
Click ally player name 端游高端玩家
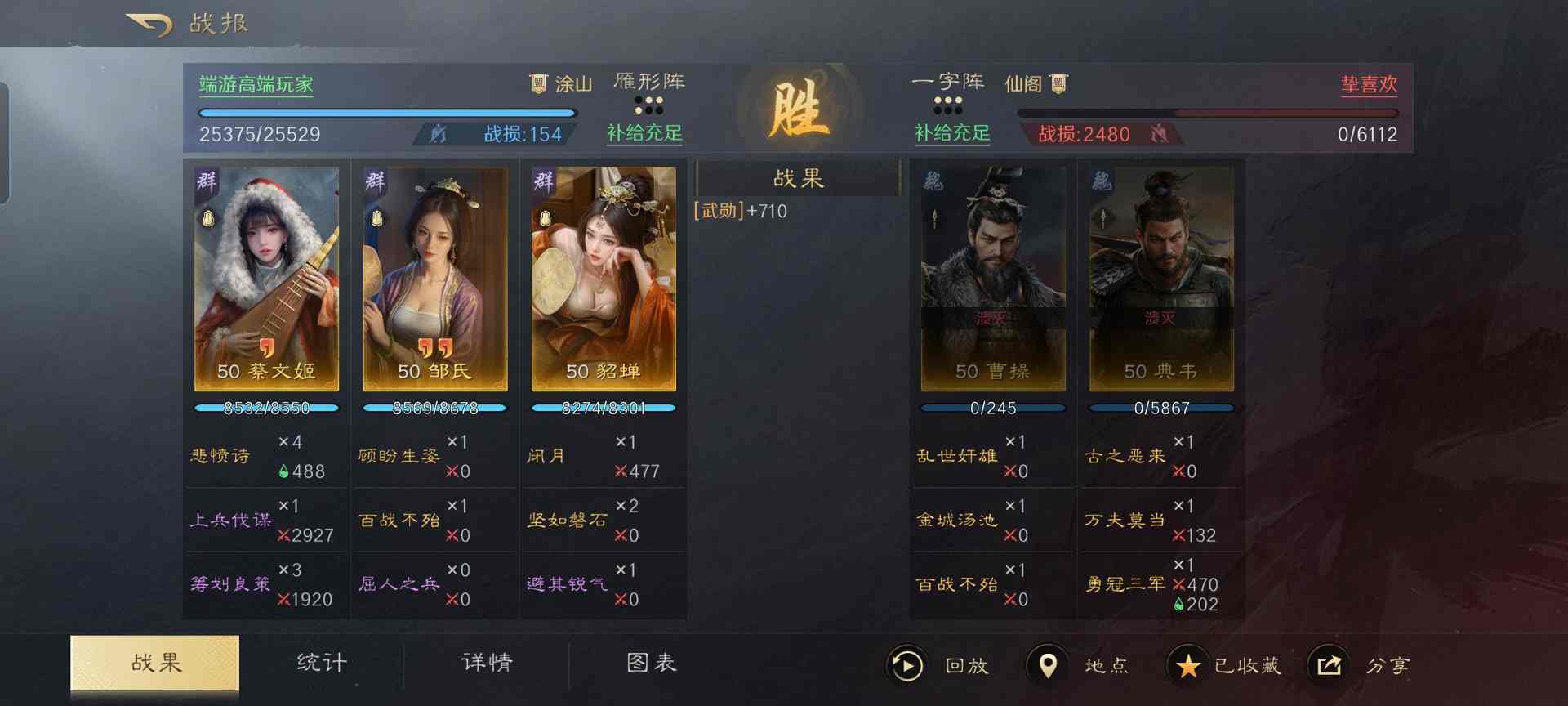255,84
